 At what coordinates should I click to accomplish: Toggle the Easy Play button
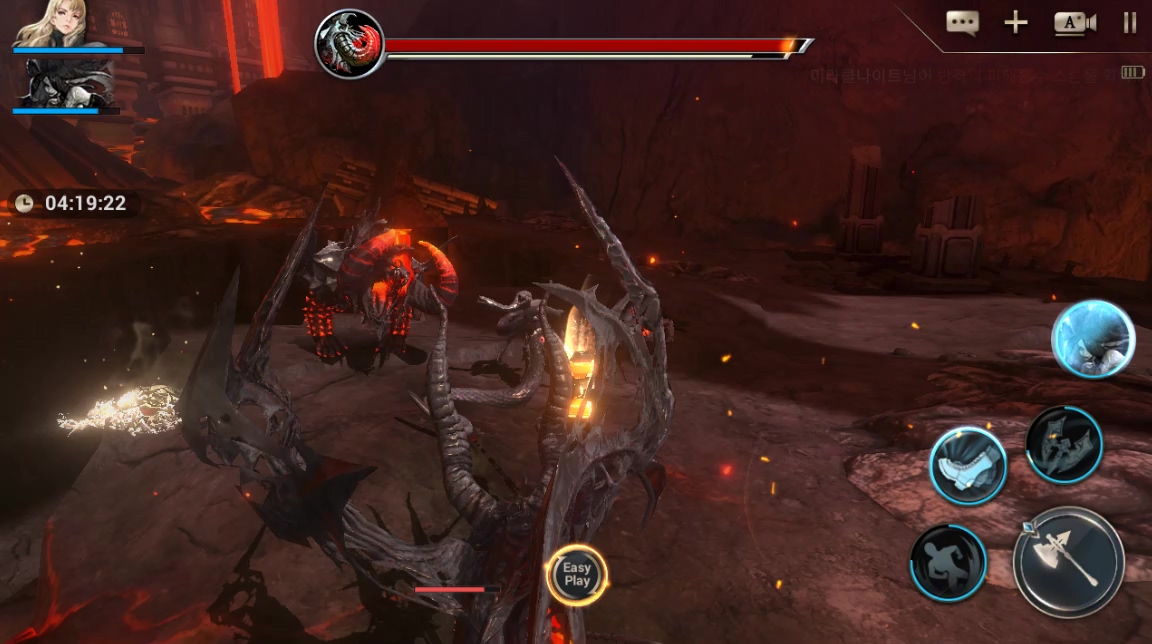tap(577, 575)
